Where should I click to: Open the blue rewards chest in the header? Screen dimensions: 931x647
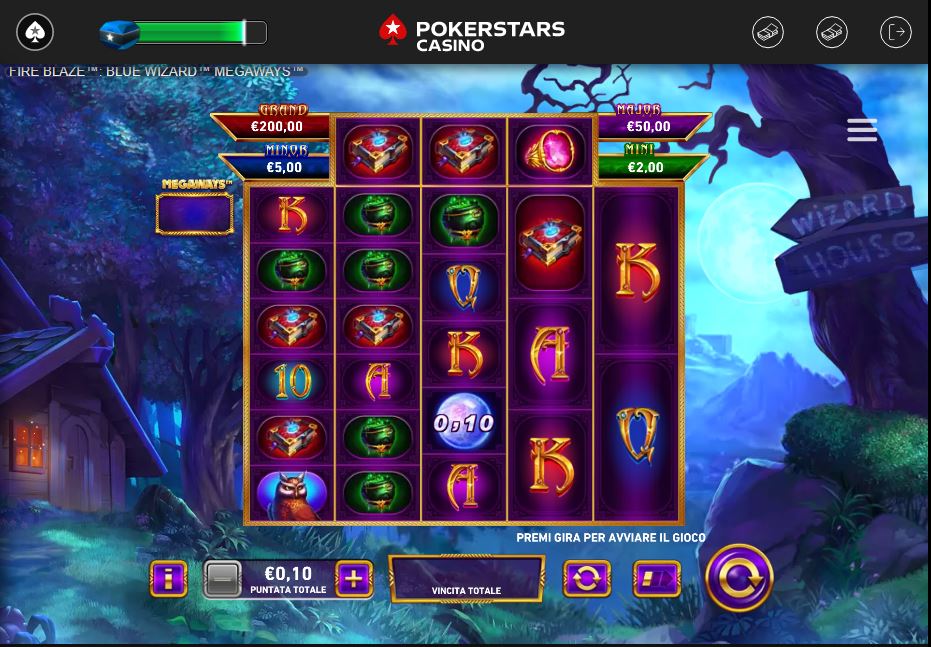coord(119,33)
